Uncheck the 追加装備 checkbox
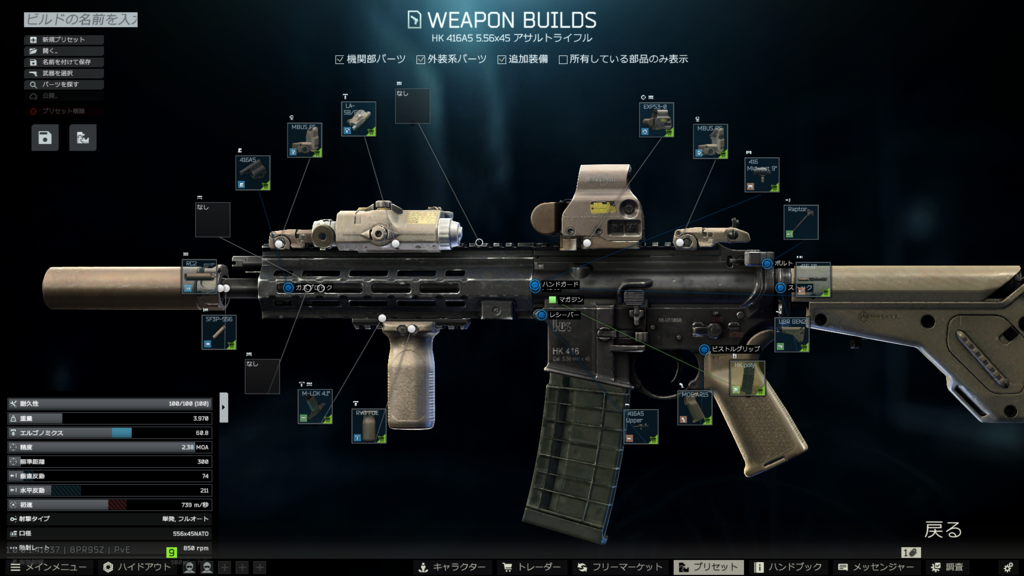 point(503,59)
